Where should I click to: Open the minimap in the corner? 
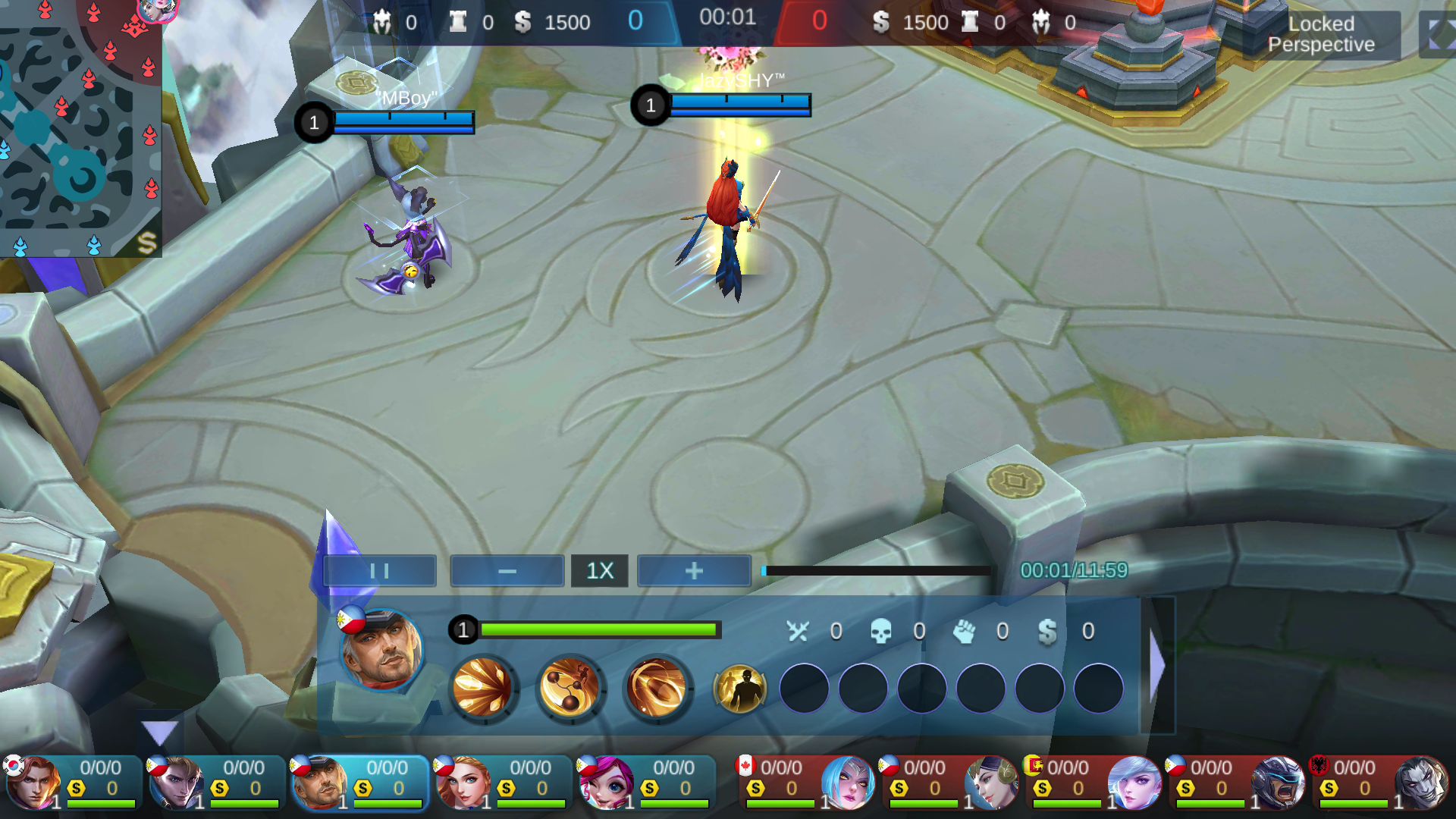click(76, 125)
